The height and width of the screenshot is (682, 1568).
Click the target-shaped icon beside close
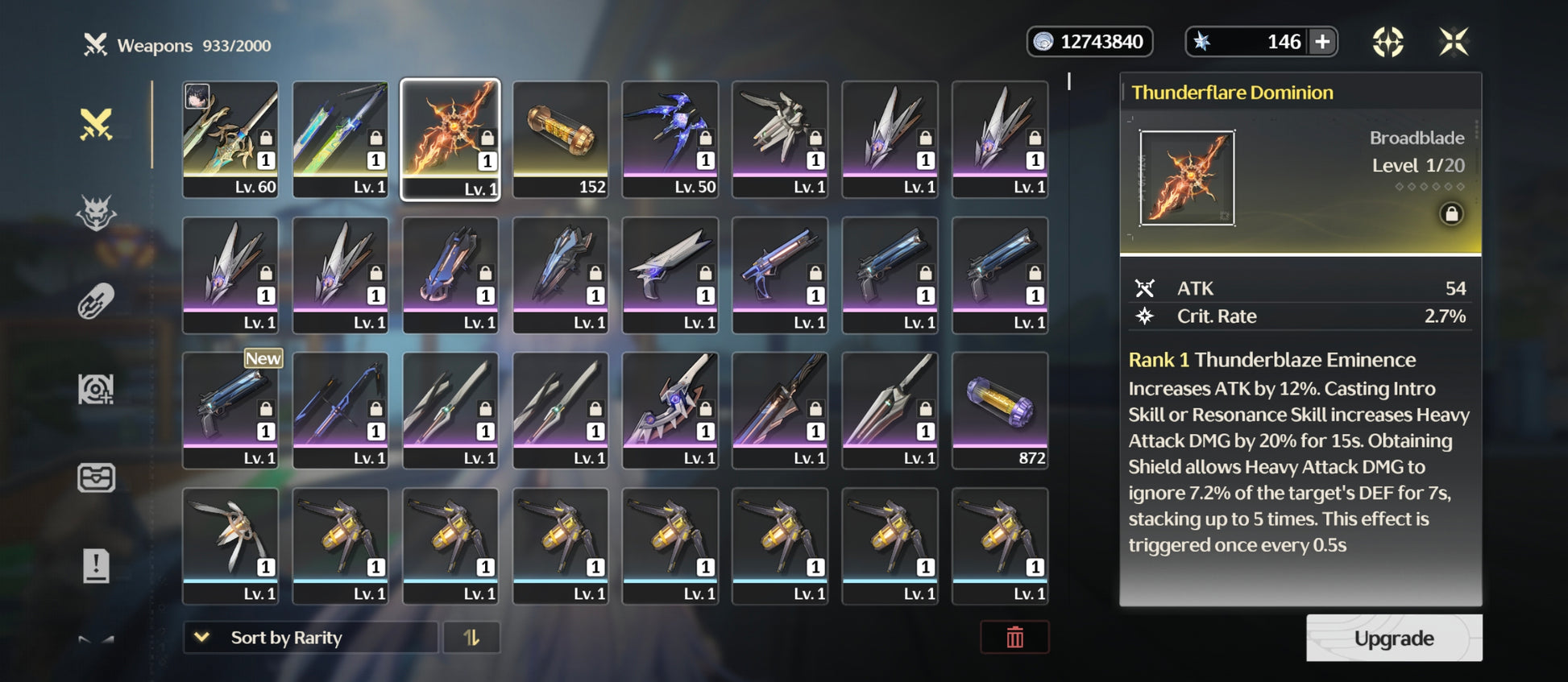[x=1388, y=42]
